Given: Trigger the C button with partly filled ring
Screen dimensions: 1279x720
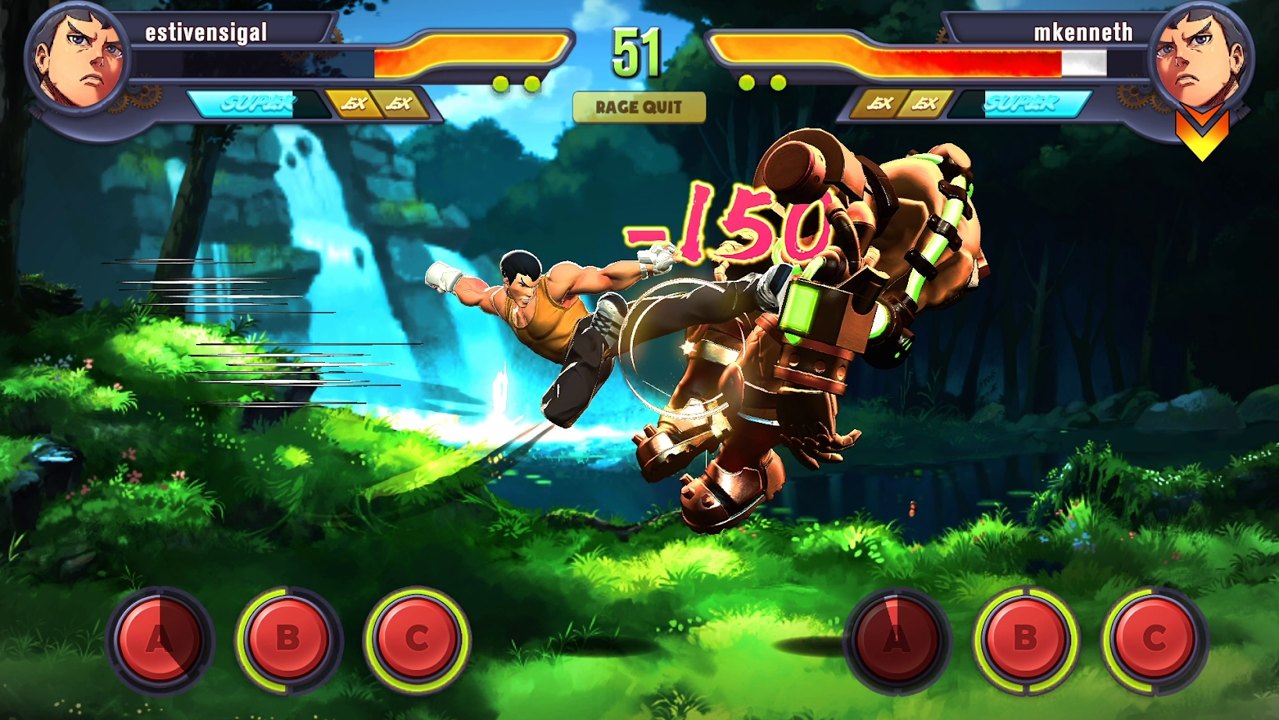Looking at the screenshot, I should click(x=1154, y=638).
